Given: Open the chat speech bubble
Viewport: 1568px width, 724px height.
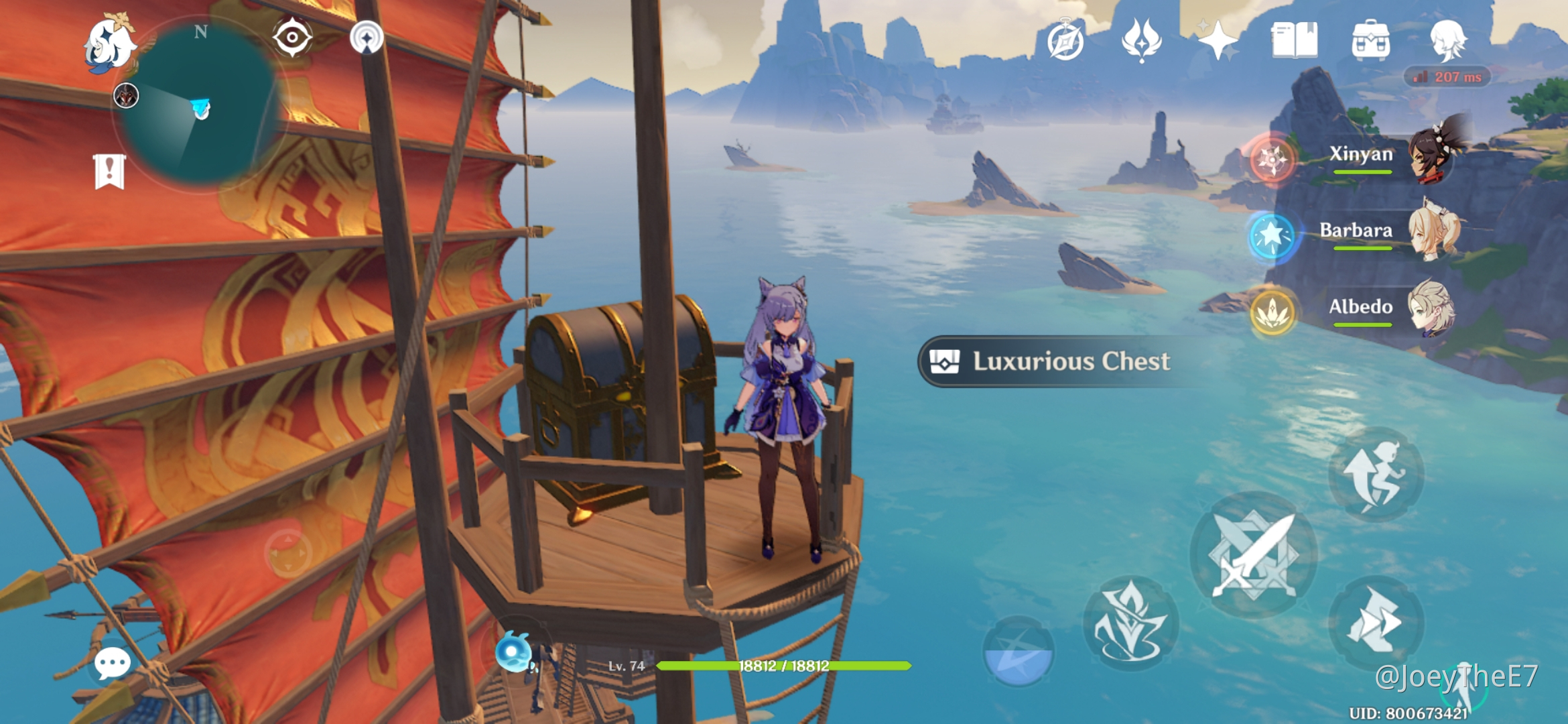Looking at the screenshot, I should click(112, 663).
